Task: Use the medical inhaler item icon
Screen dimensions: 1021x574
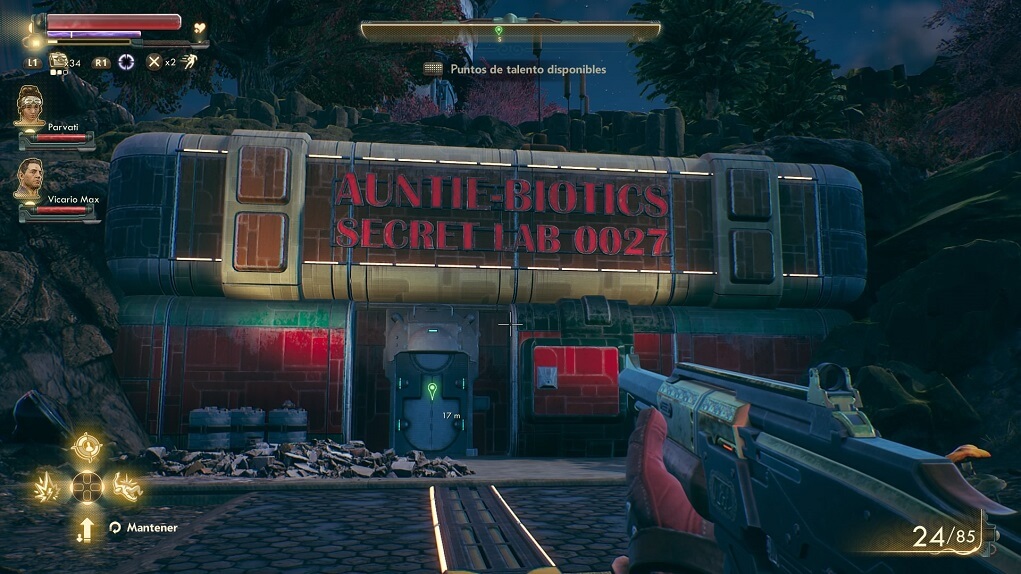Action: [59, 62]
